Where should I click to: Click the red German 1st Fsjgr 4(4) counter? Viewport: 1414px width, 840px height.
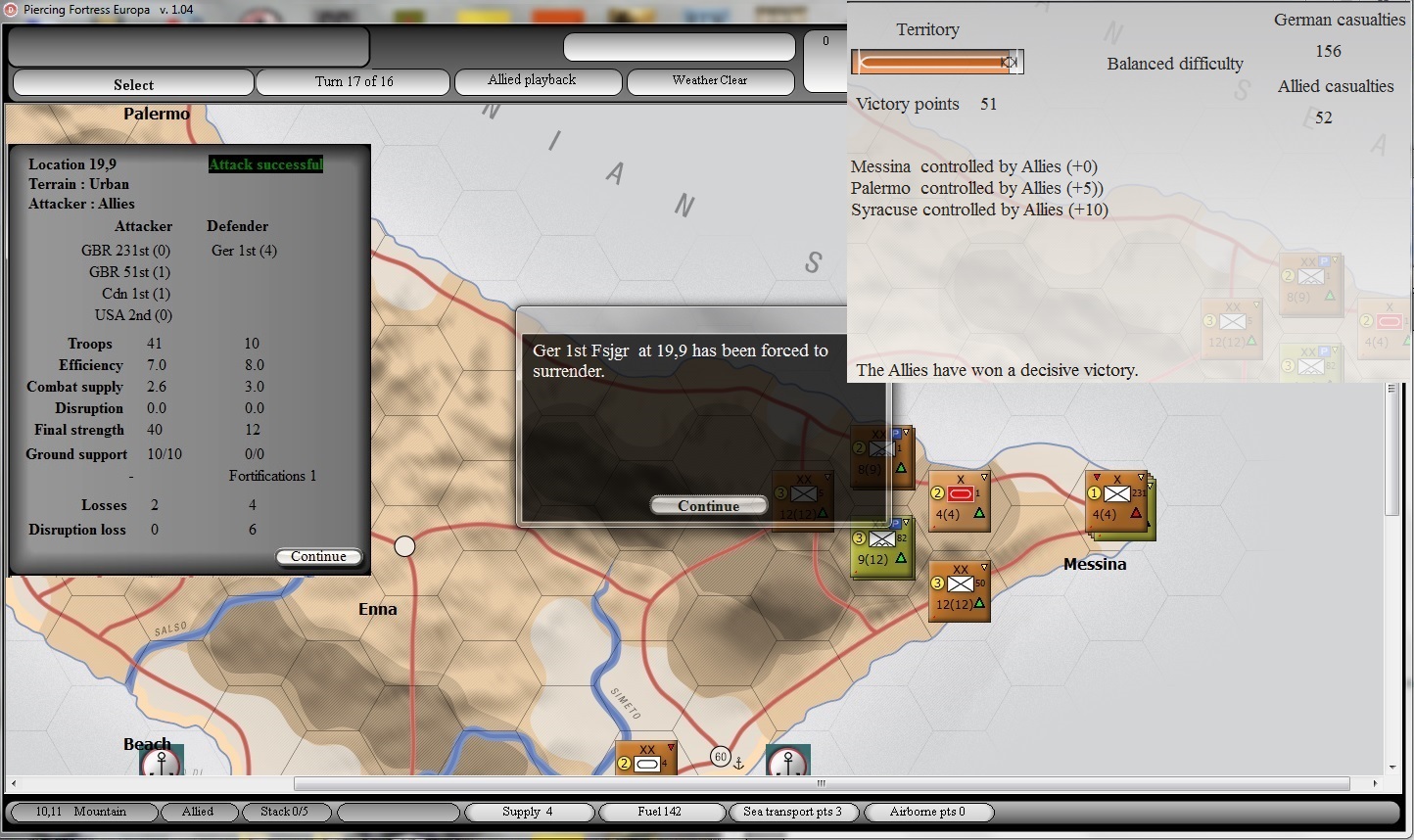(959, 500)
